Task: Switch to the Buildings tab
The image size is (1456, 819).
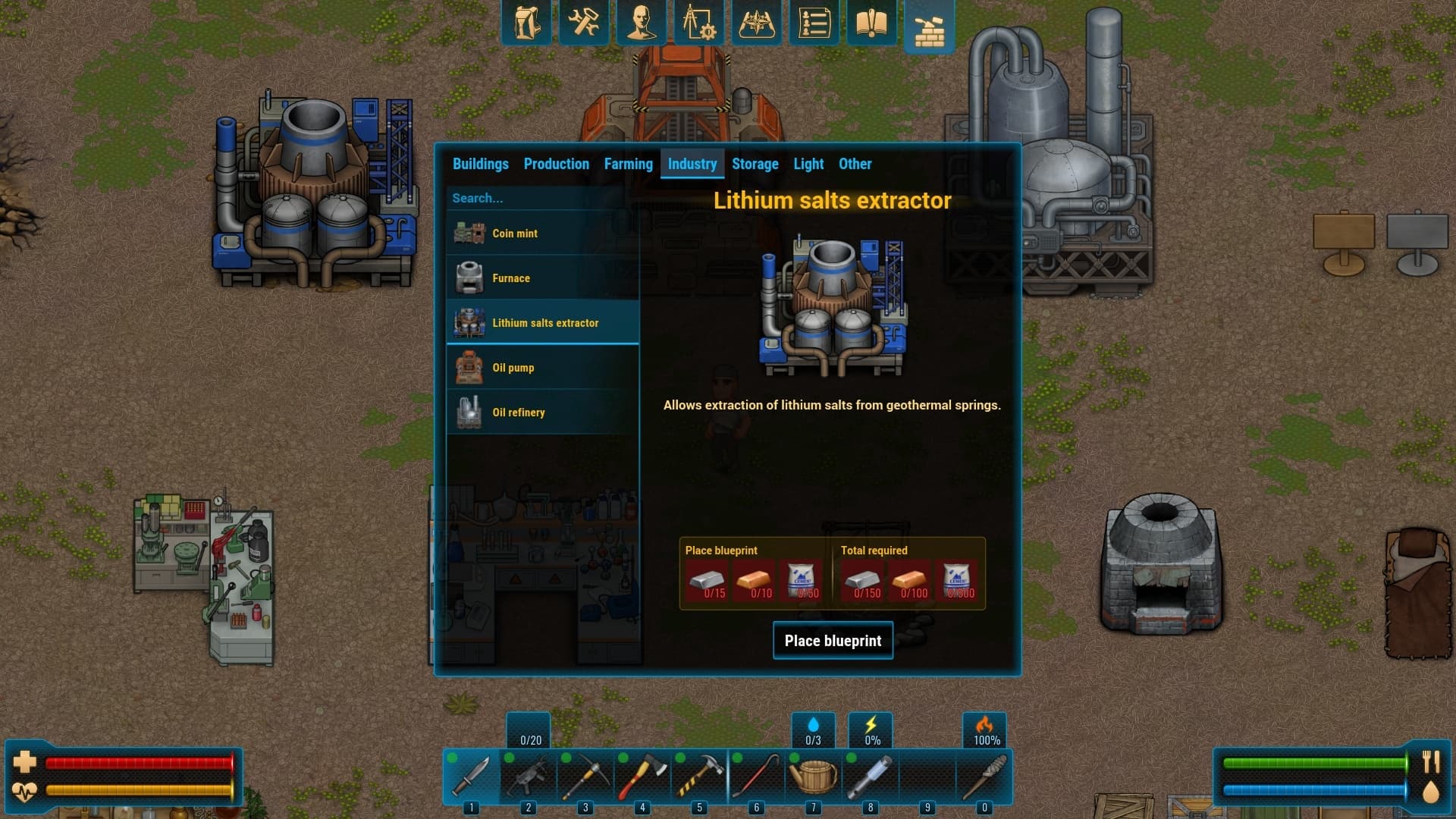Action: (x=480, y=164)
